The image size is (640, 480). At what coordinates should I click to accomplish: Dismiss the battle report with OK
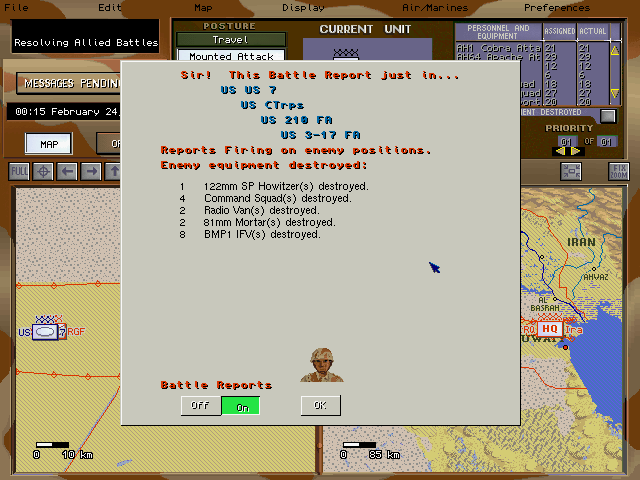(320, 405)
